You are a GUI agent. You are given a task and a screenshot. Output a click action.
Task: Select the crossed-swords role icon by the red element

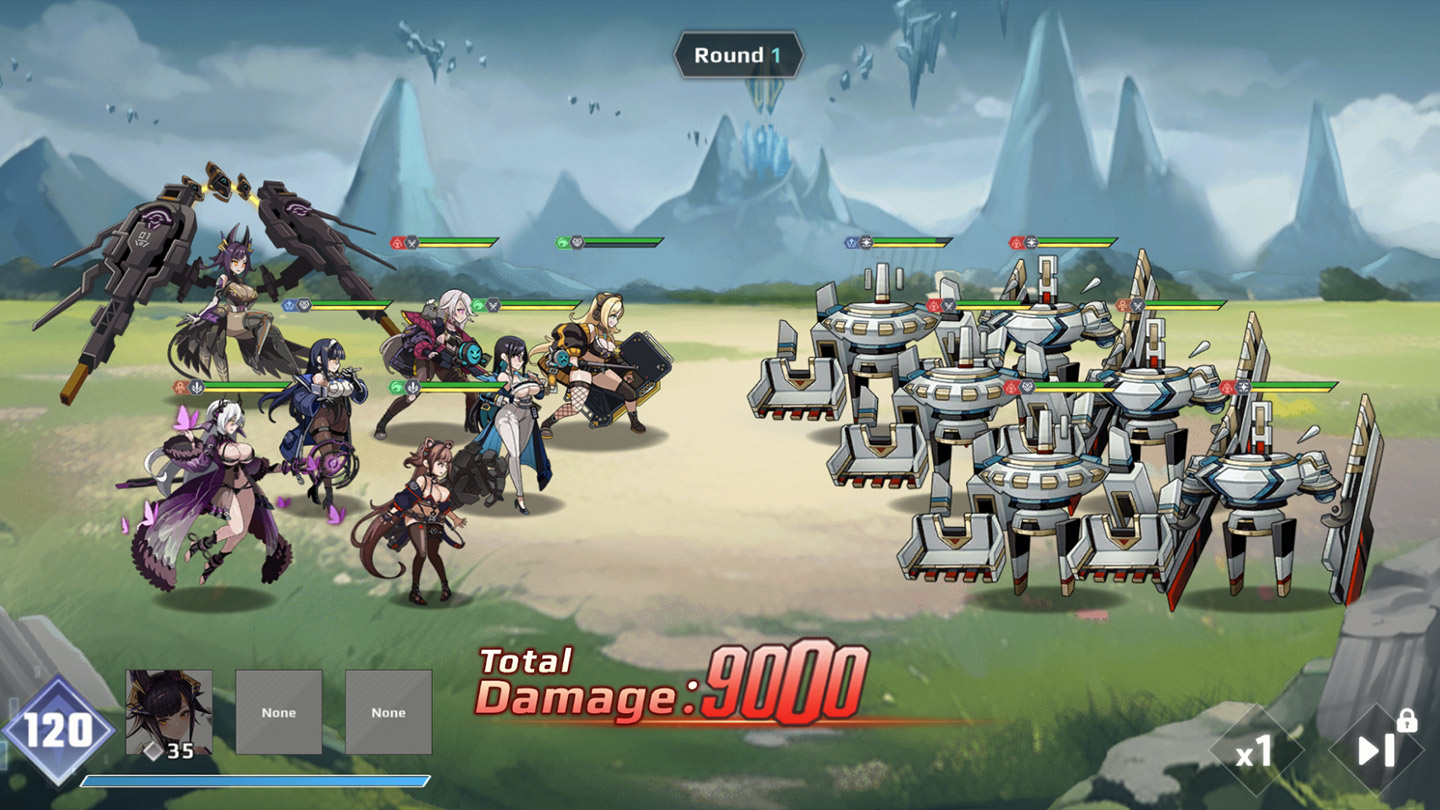[411, 242]
